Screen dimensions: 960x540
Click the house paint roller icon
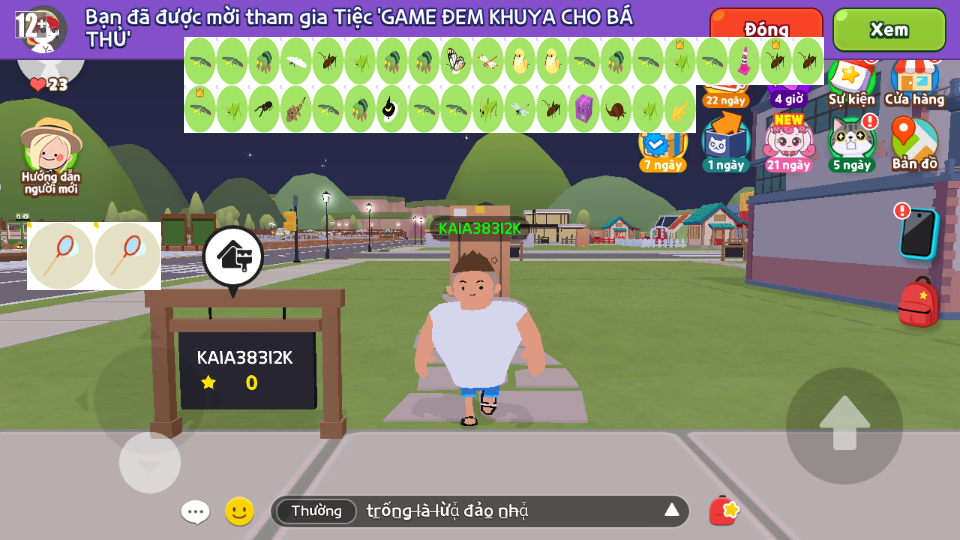pyautogui.click(x=233, y=257)
